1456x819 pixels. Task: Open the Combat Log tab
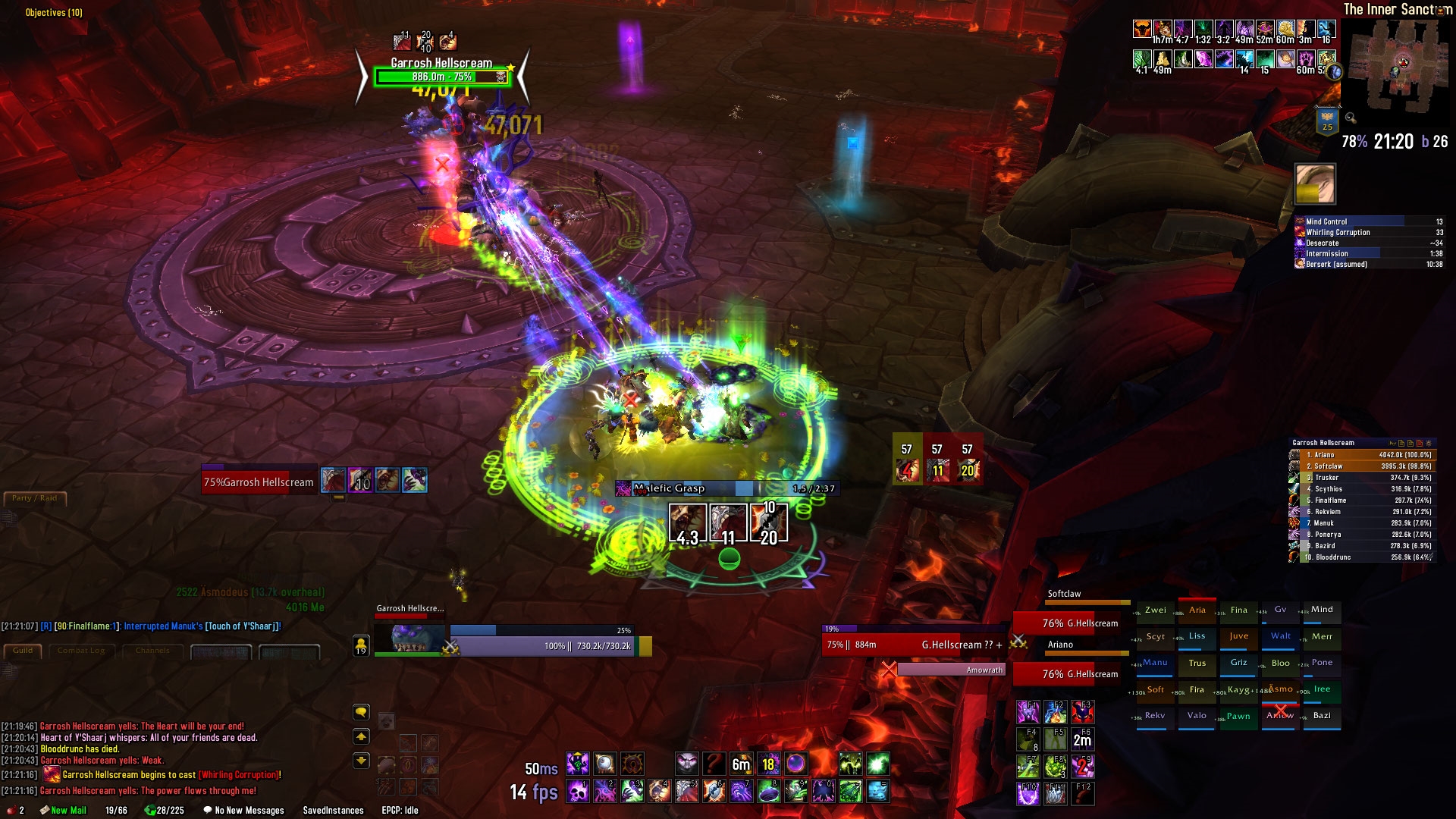point(81,651)
